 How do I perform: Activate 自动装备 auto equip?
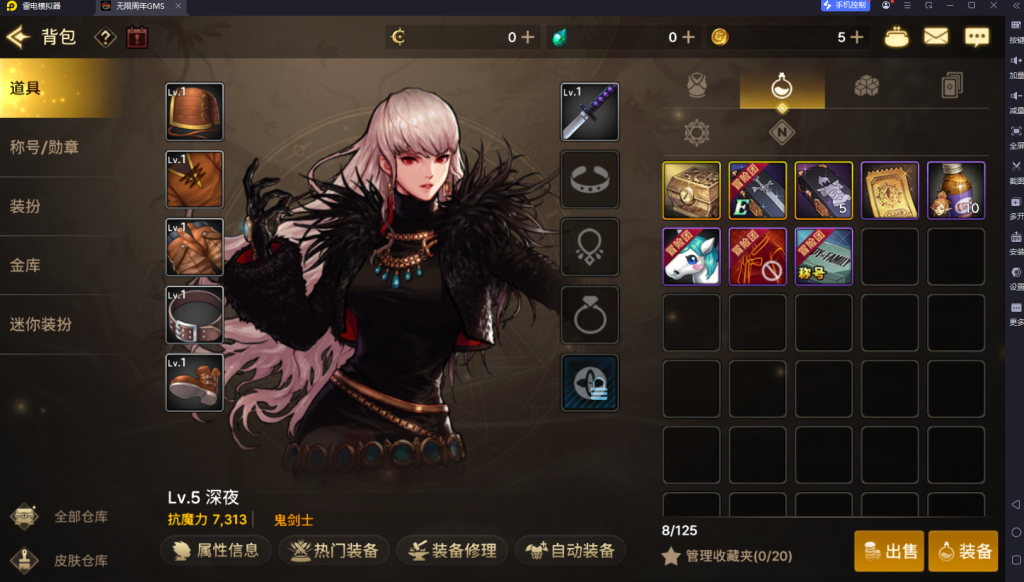[570, 550]
